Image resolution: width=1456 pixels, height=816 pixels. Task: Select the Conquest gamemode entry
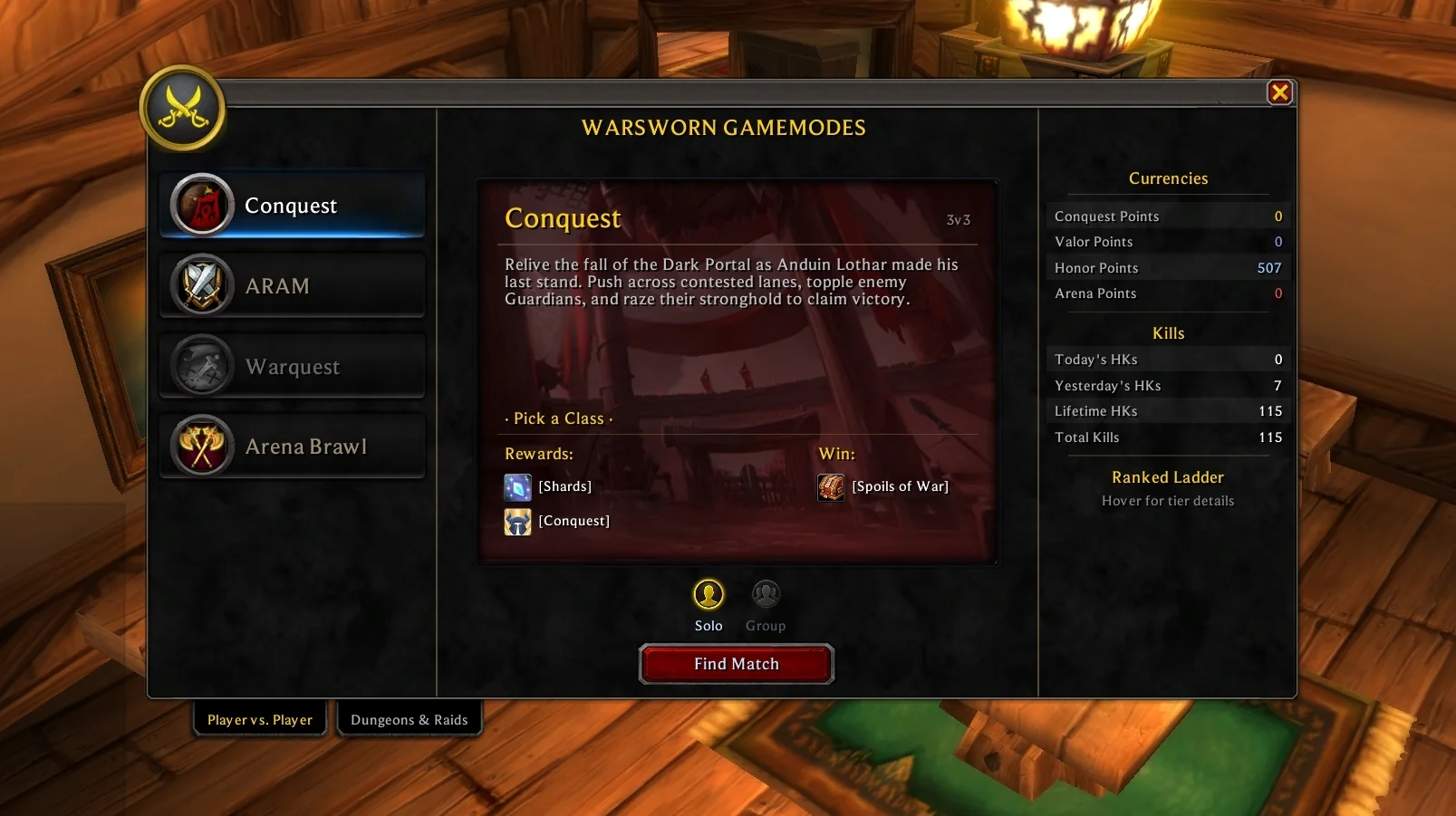292,205
